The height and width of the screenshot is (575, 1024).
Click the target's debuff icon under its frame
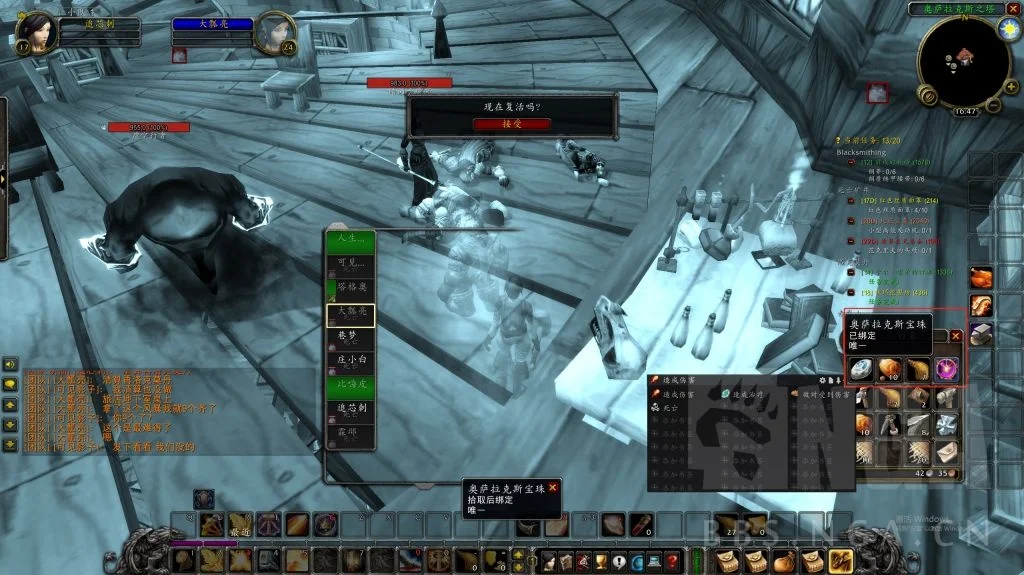(179, 56)
